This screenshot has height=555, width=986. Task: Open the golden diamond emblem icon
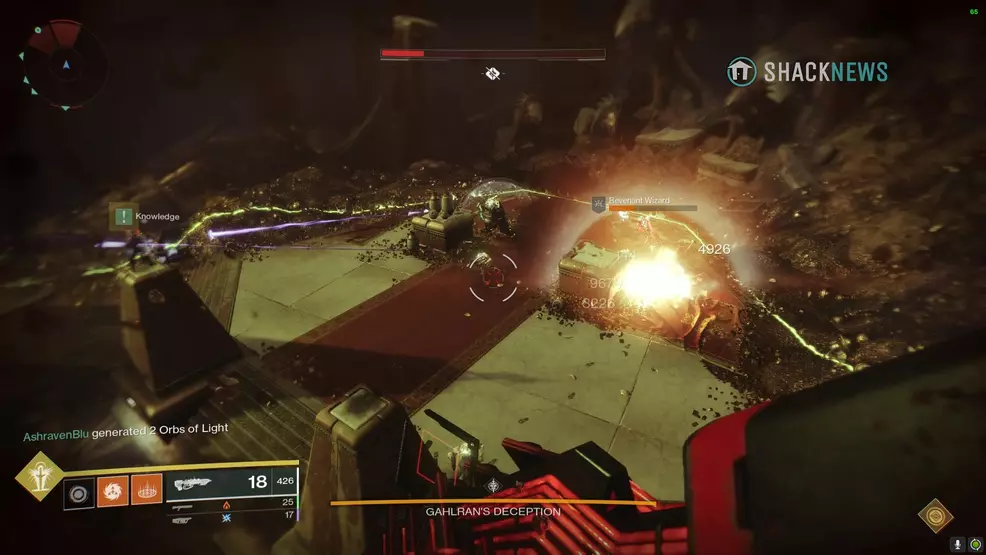935,517
